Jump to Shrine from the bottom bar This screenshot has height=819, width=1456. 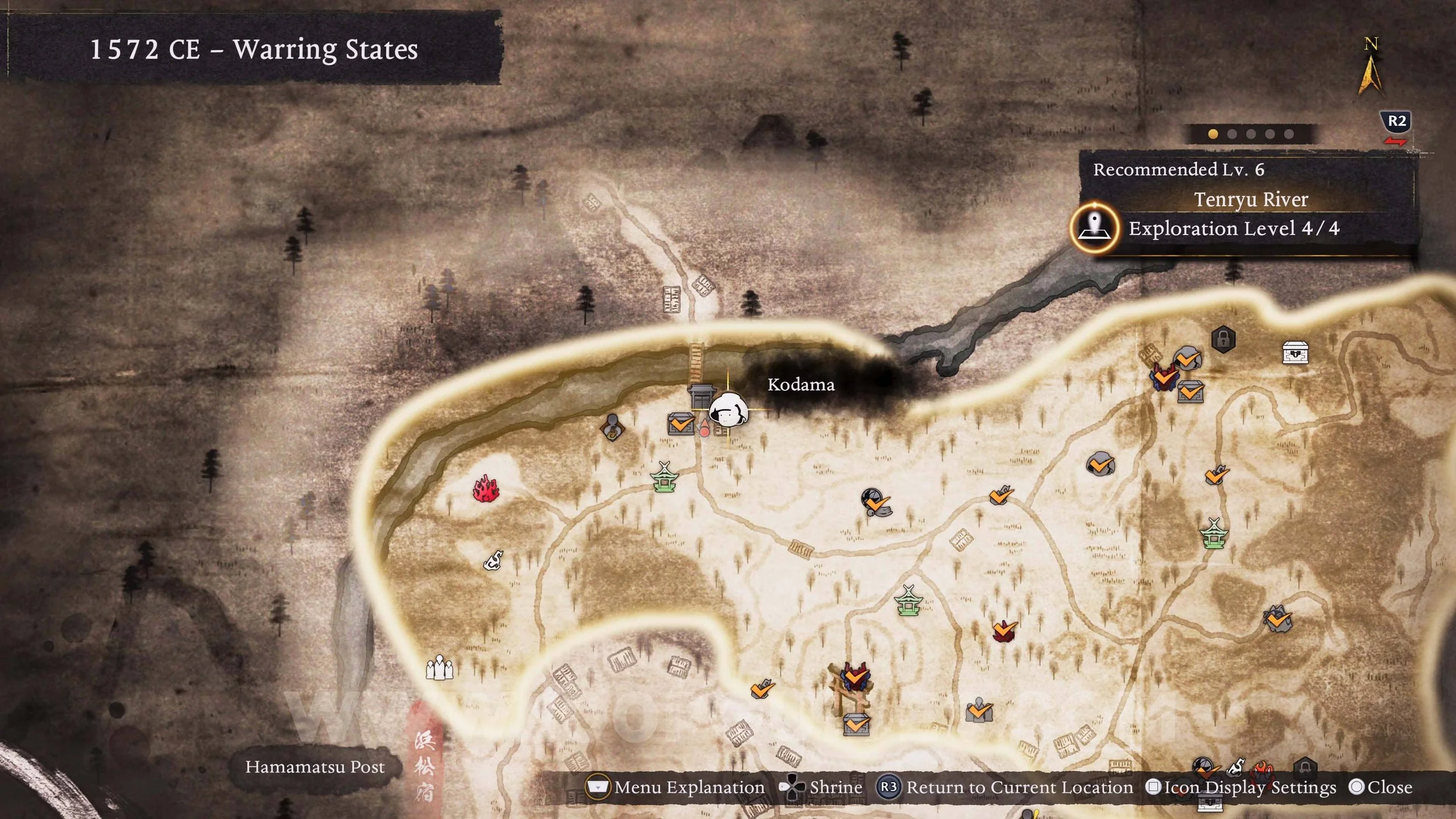(821, 788)
